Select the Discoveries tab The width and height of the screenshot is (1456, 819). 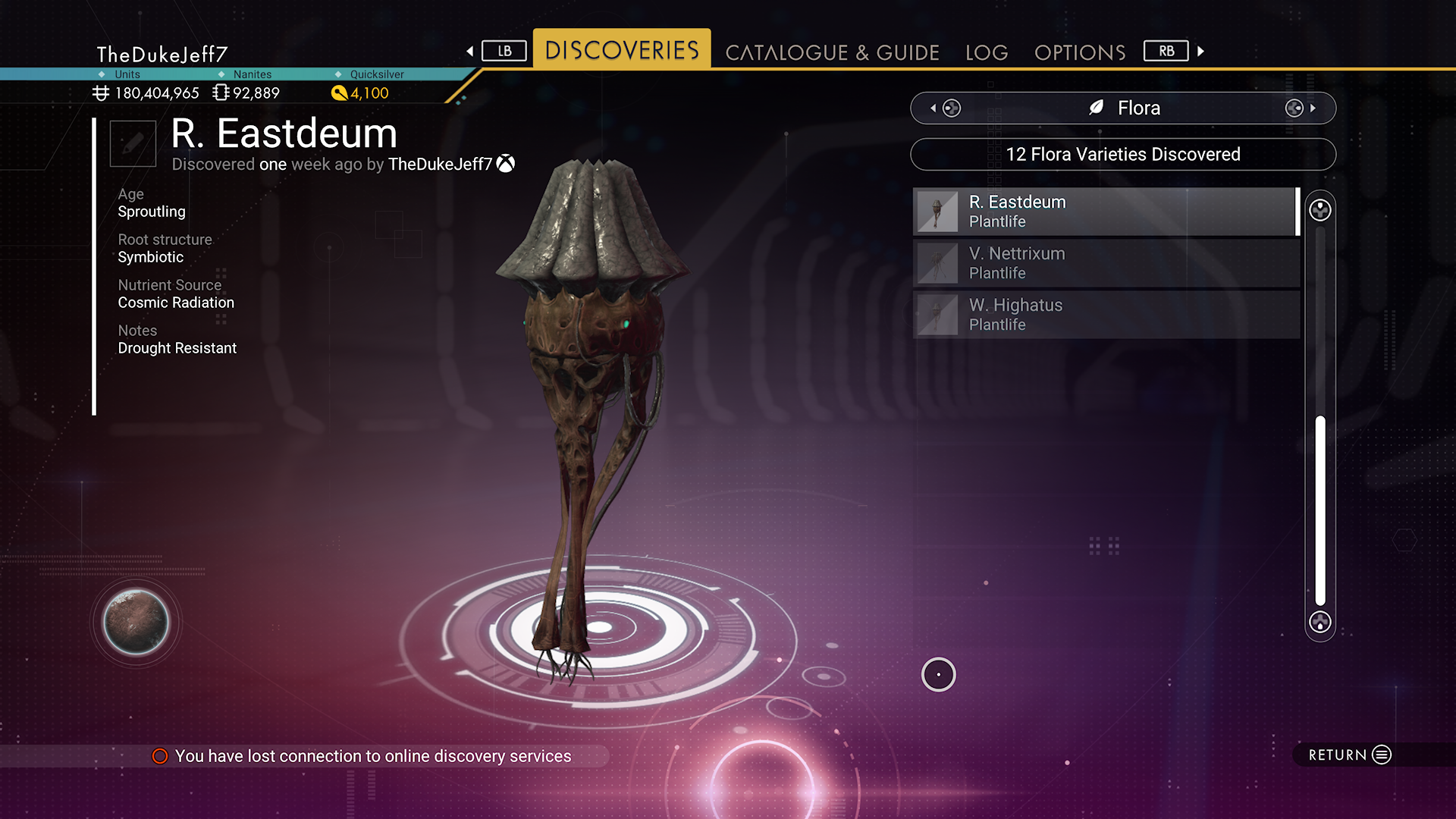[x=622, y=50]
